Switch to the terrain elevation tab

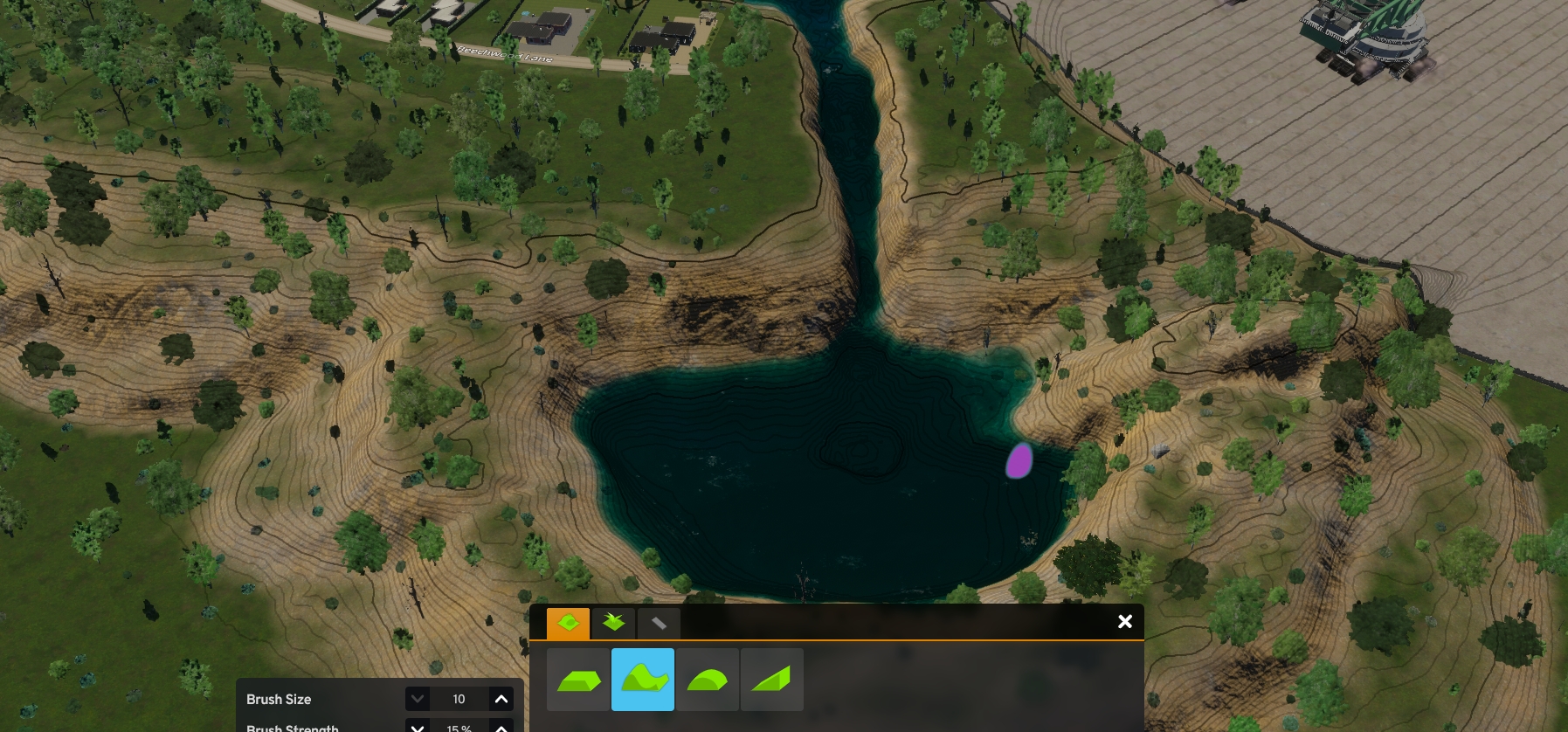point(568,623)
